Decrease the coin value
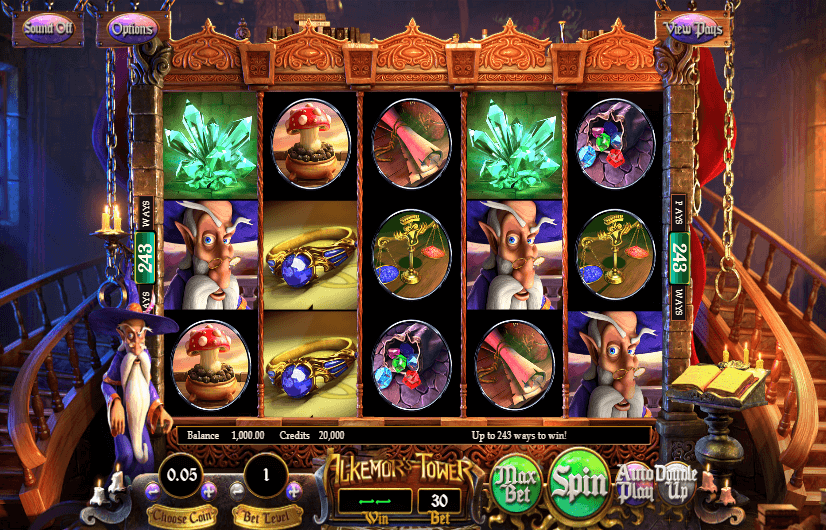The image size is (826, 530). pos(153,490)
